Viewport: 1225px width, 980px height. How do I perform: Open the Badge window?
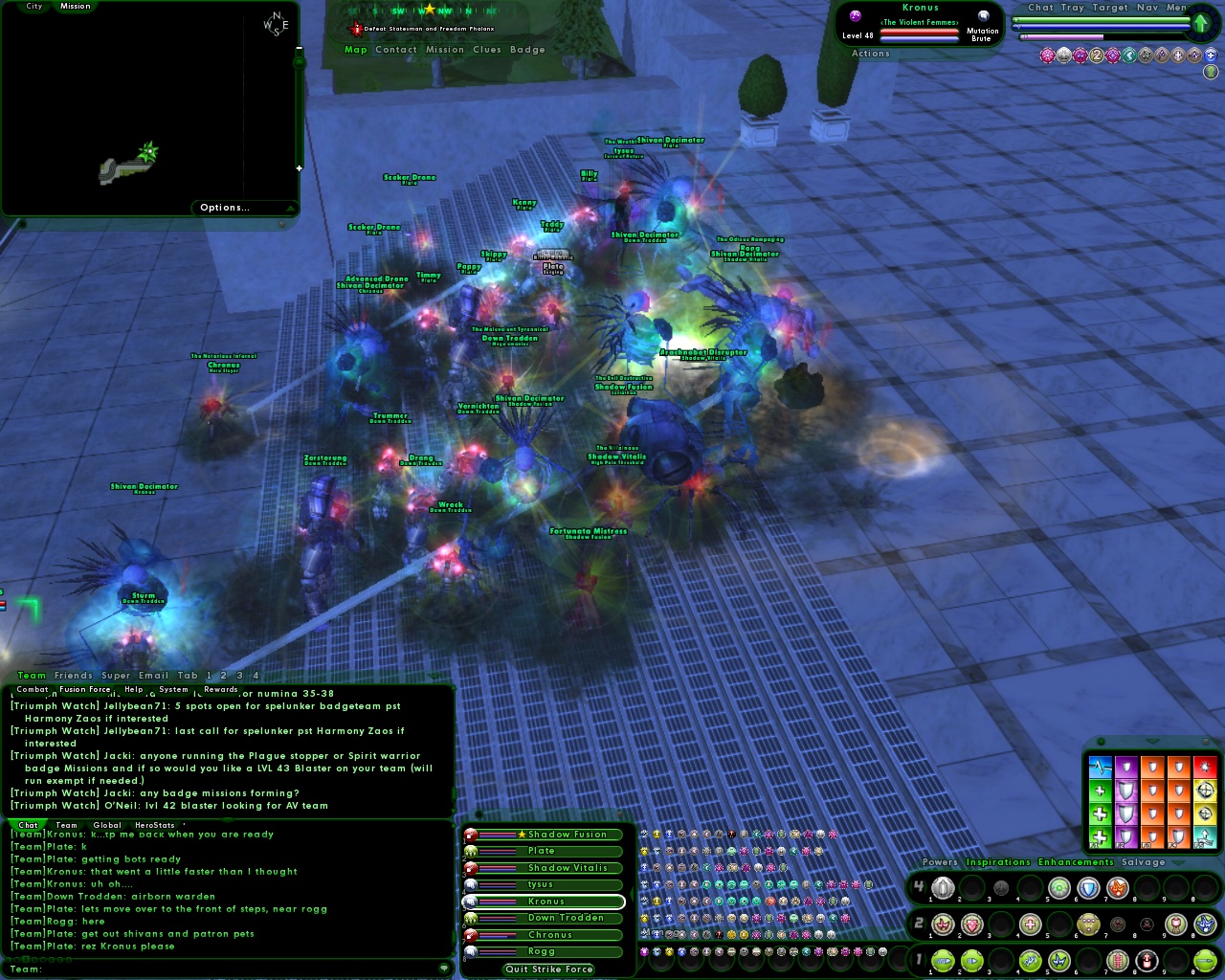527,50
